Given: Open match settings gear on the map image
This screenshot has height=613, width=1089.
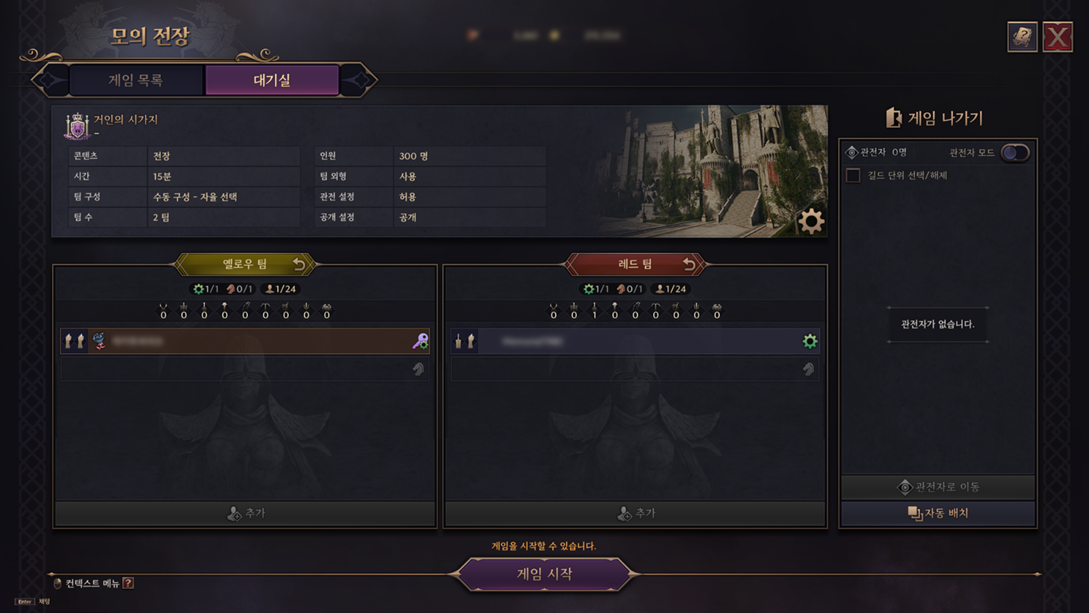Looking at the screenshot, I should [811, 221].
